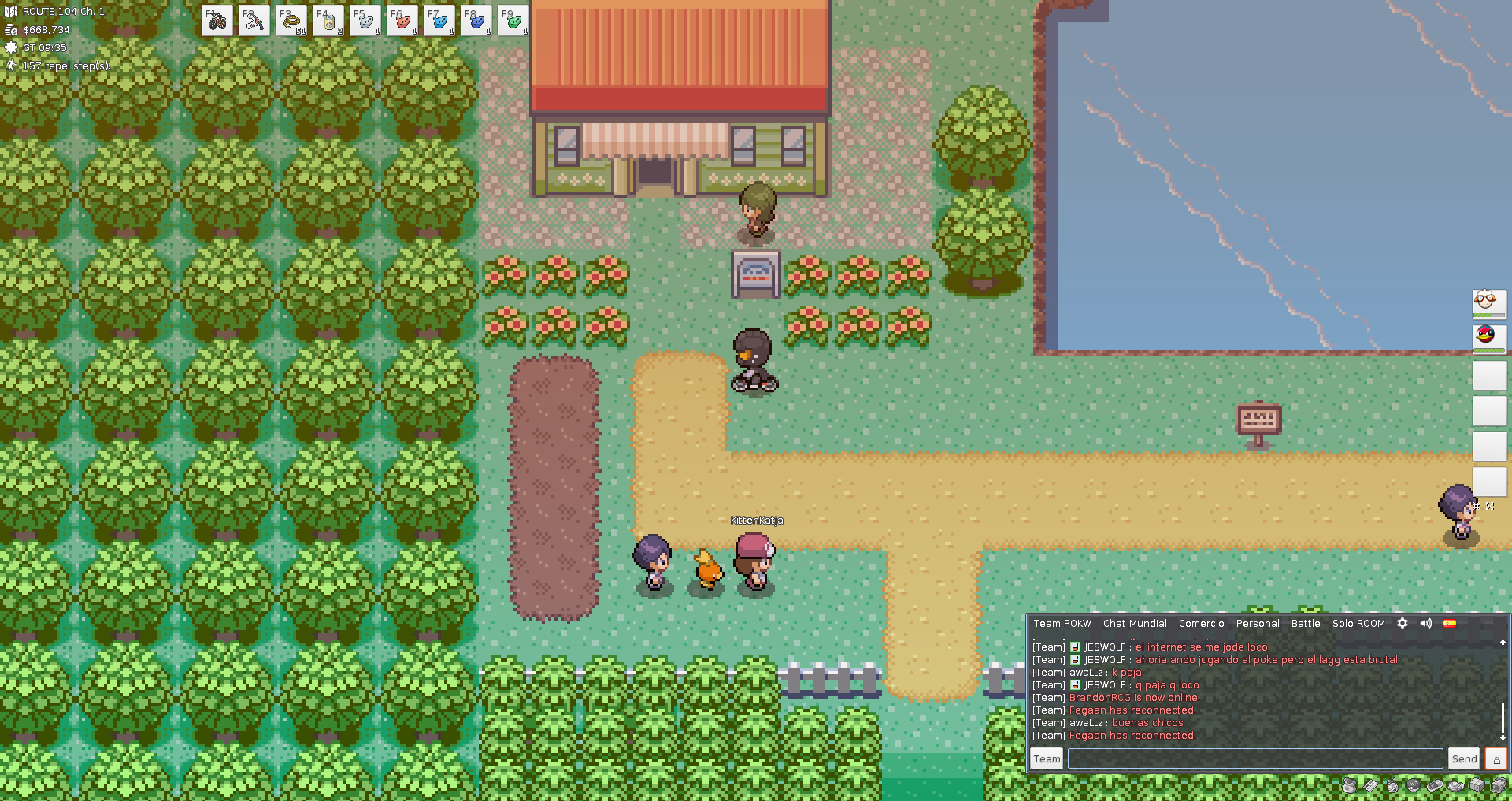Image resolution: width=1512 pixels, height=801 pixels.
Task: Select the first Pokémon in the party sidebar
Action: 1489,302
